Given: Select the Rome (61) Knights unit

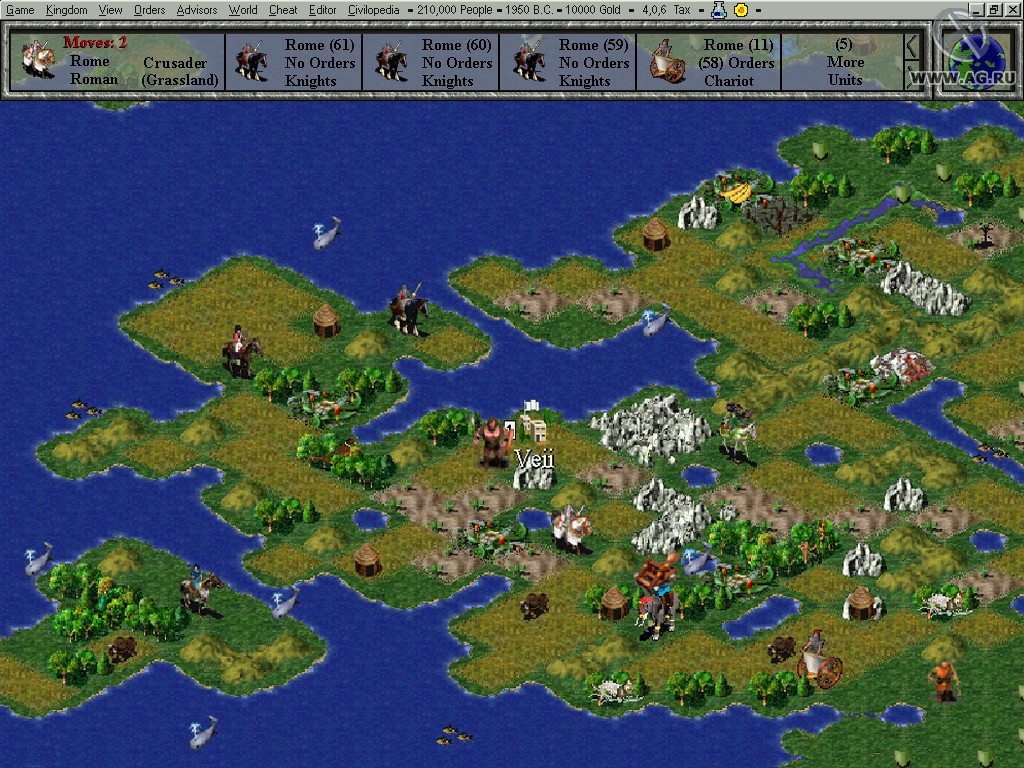Looking at the screenshot, I should [x=294, y=62].
